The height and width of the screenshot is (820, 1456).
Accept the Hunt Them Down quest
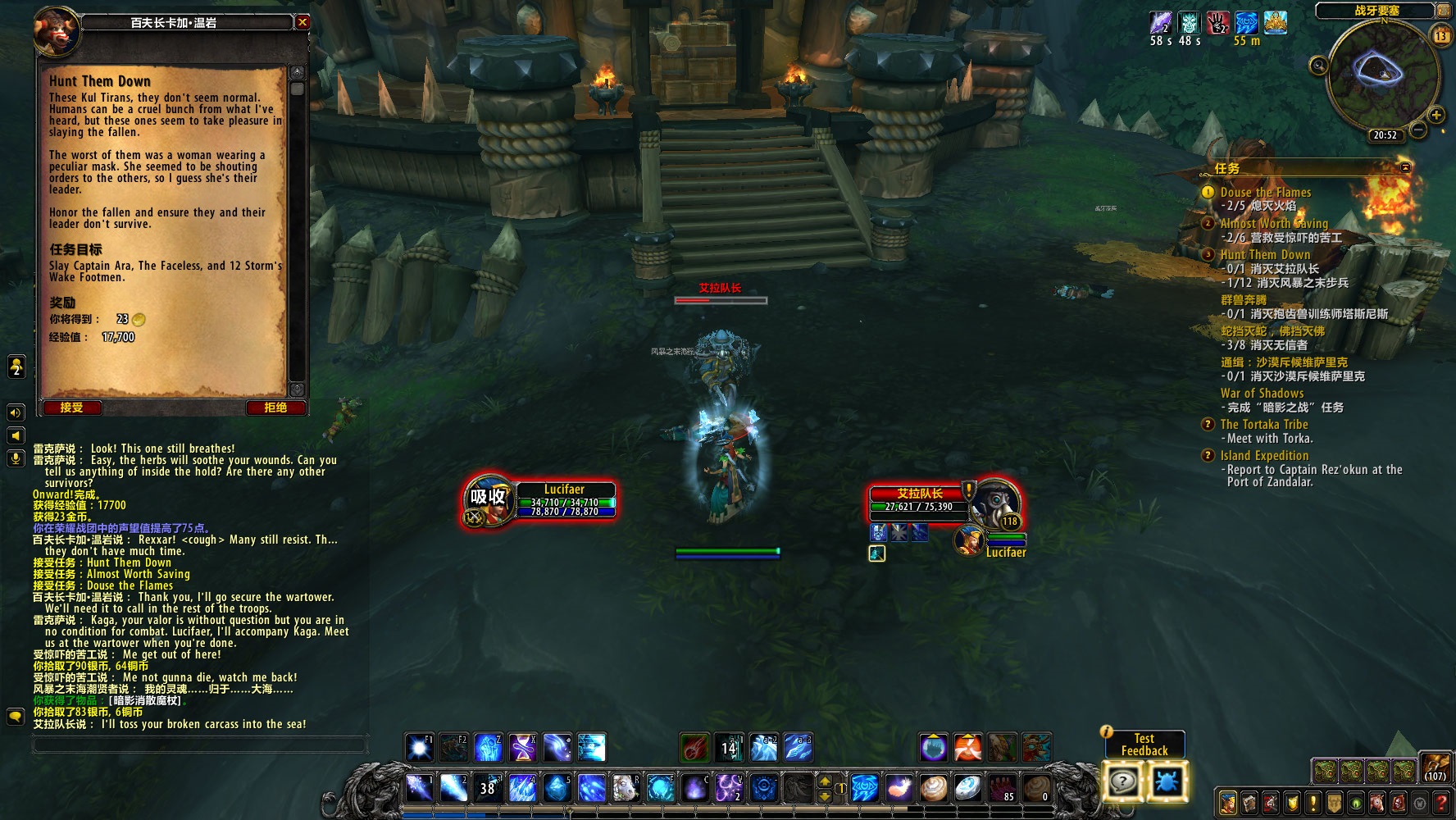coord(71,408)
